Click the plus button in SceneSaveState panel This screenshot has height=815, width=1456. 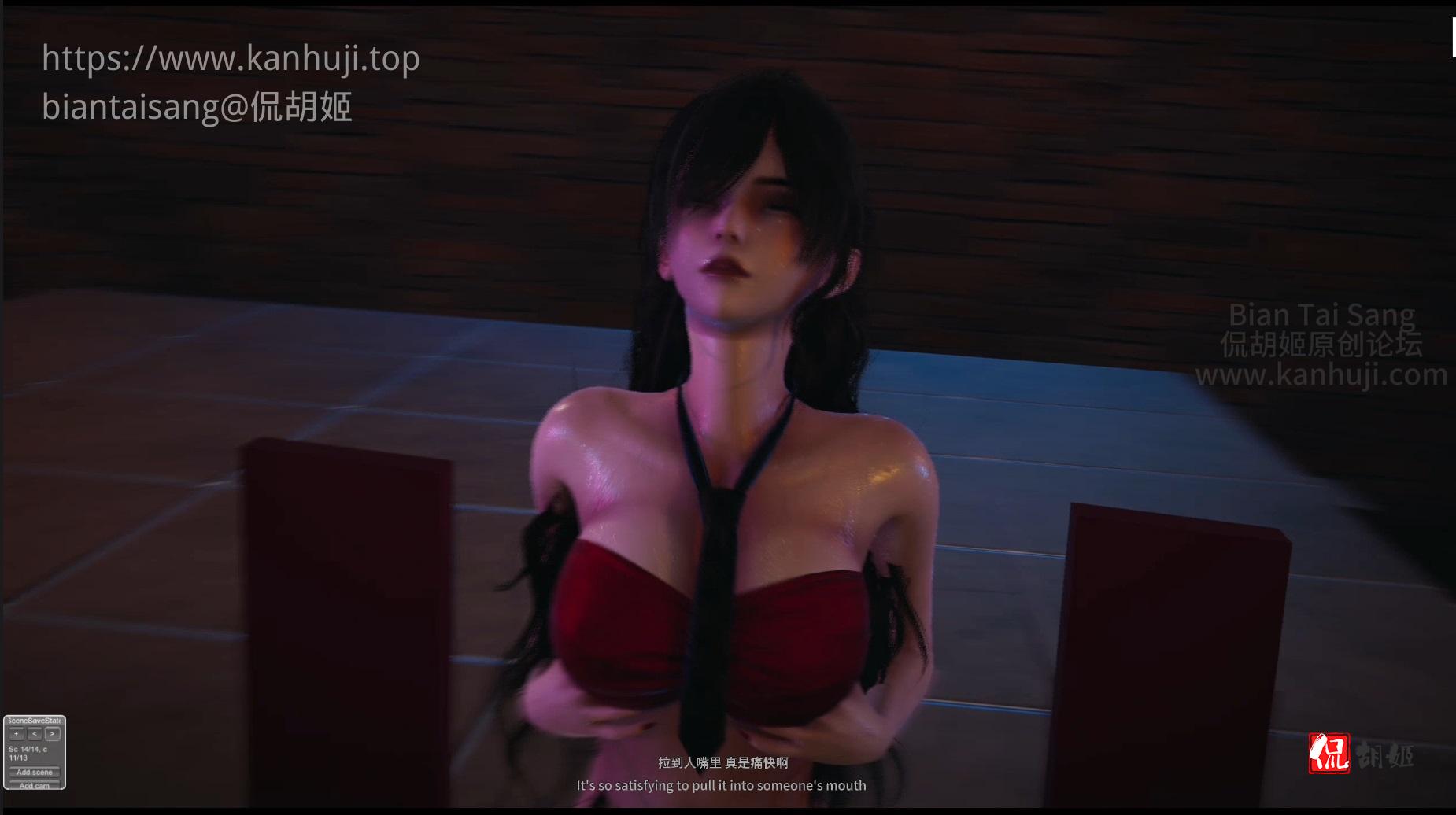click(17, 734)
